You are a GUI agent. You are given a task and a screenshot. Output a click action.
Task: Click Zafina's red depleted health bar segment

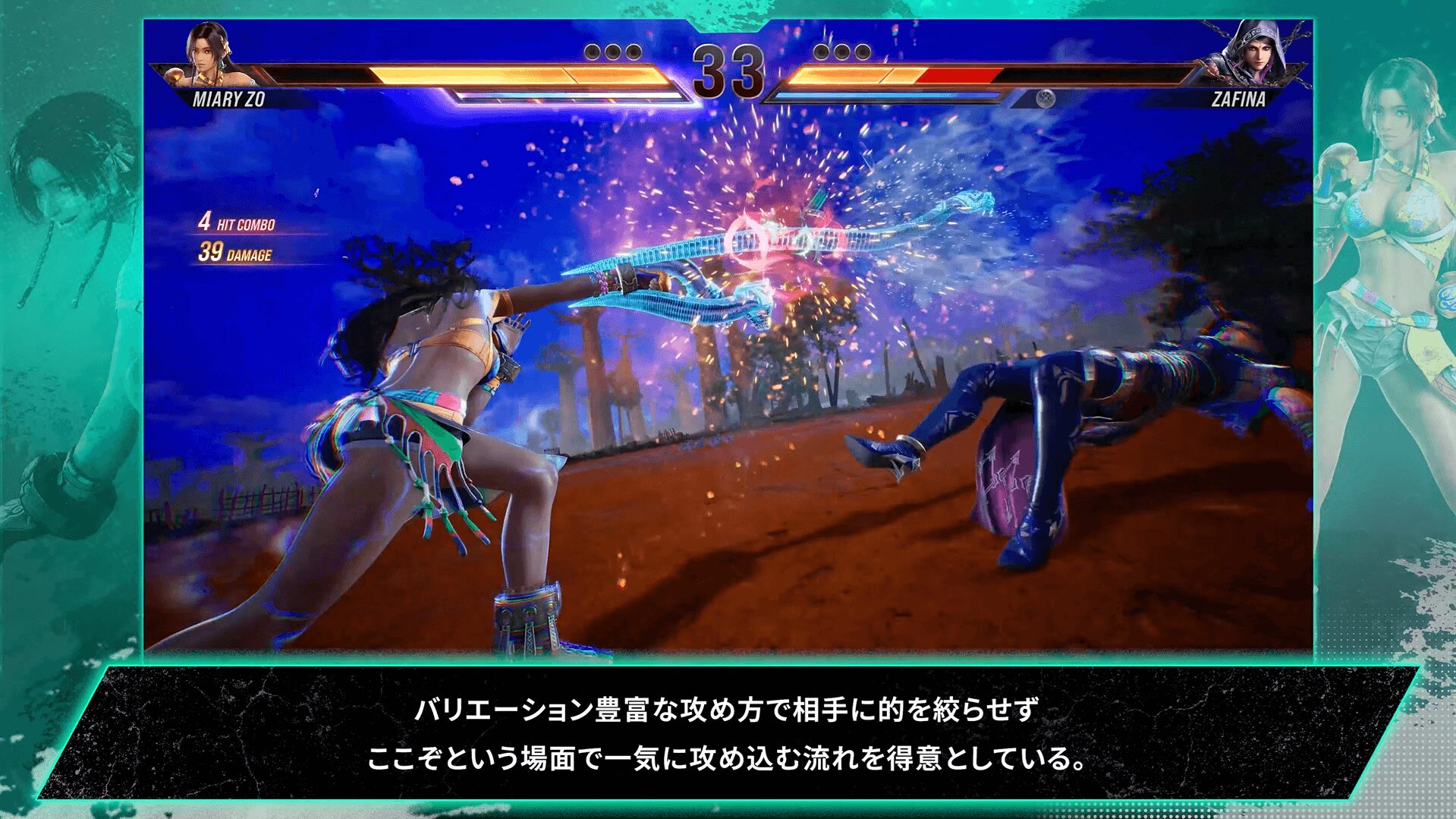[954, 76]
